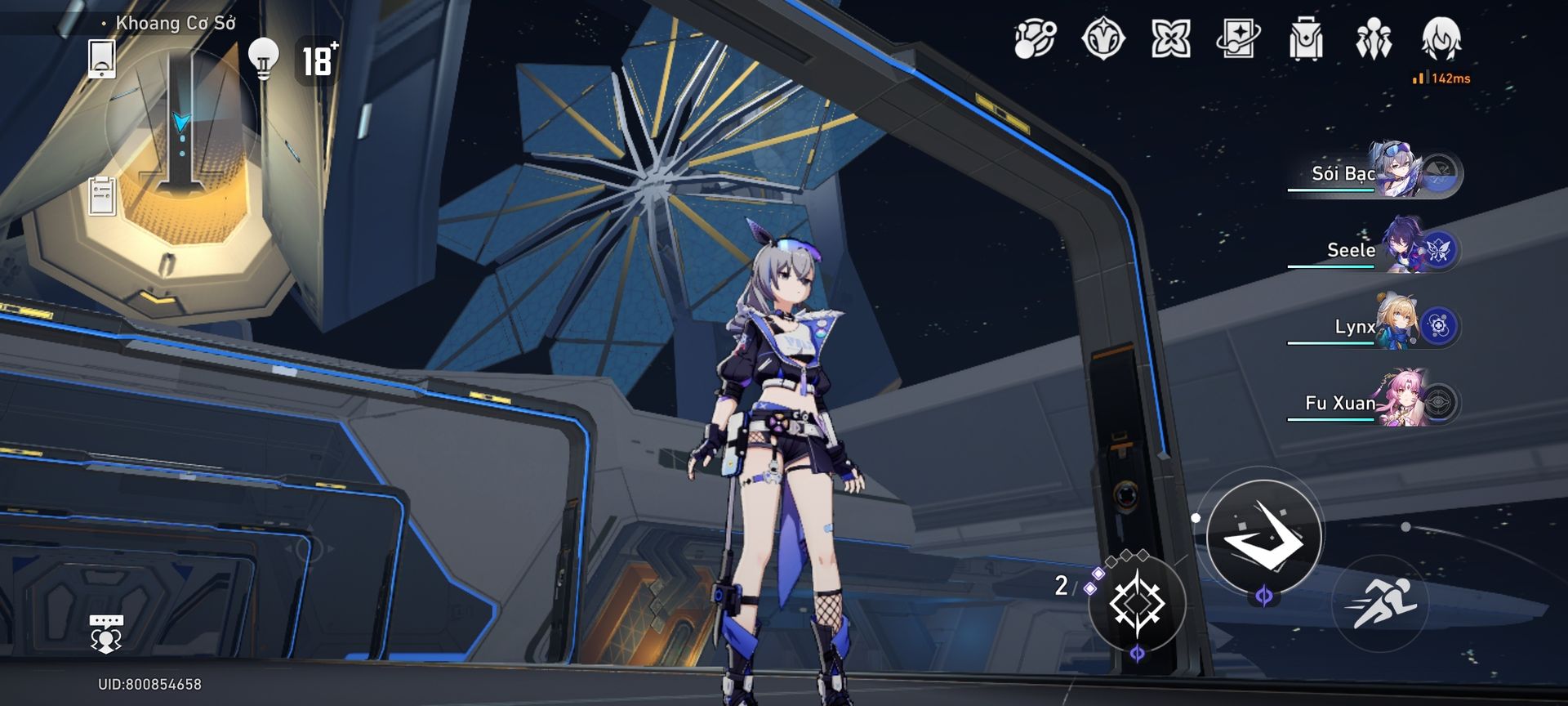Open the character head portrait menu
This screenshot has width=1568, height=706.
tap(1441, 38)
